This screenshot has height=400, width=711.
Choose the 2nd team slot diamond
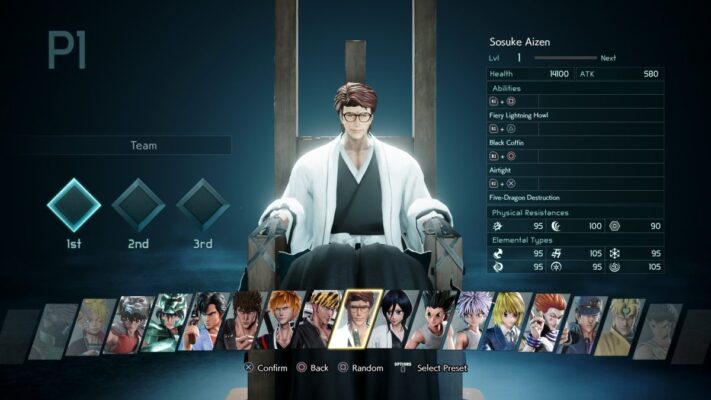point(138,204)
